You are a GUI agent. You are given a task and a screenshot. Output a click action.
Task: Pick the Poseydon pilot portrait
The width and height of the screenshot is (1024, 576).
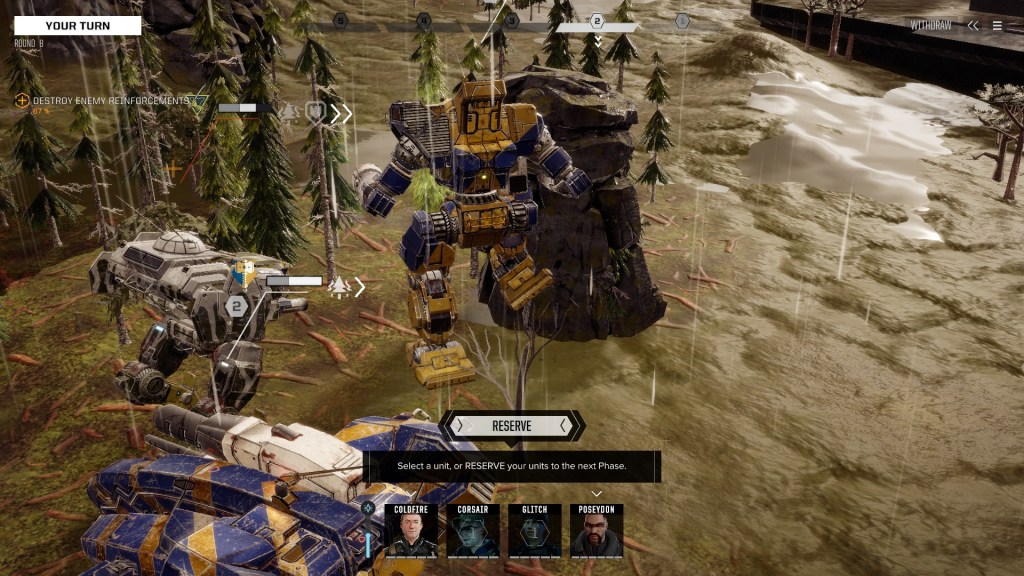click(x=597, y=530)
